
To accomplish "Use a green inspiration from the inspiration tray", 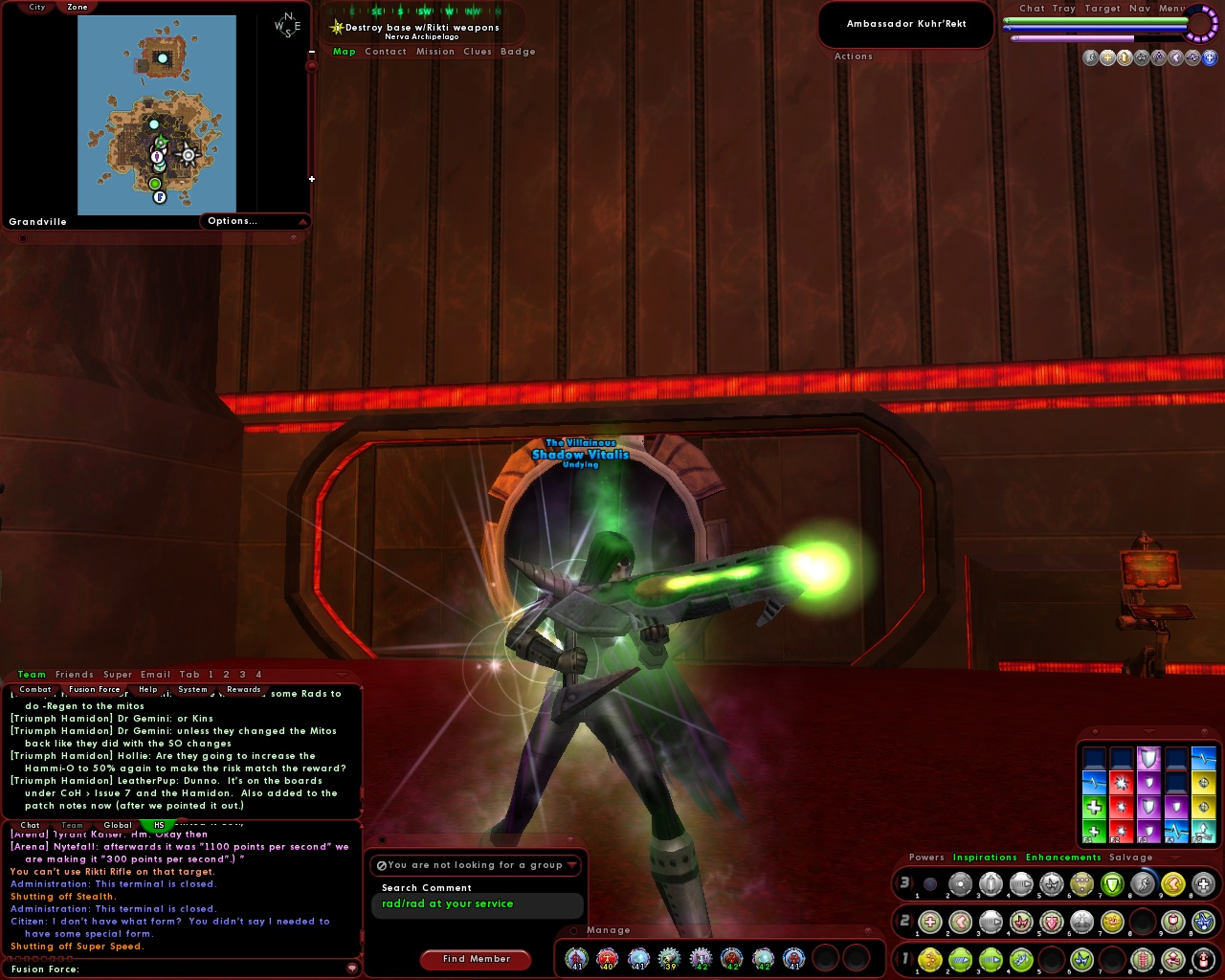I will 1094,806.
